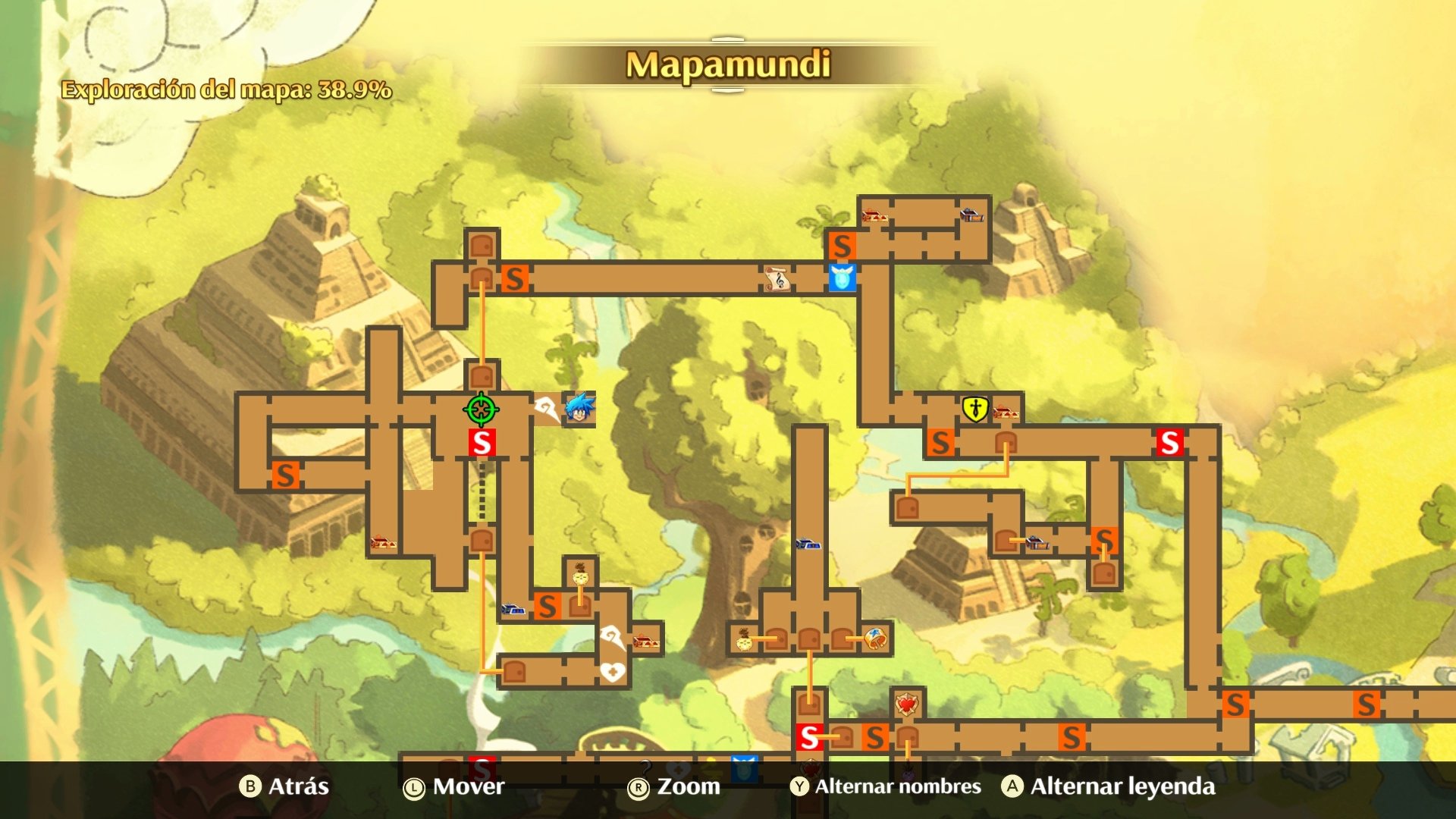The image size is (1456, 819).
Task: Click the blue-haired player head icon
Action: pos(578,410)
